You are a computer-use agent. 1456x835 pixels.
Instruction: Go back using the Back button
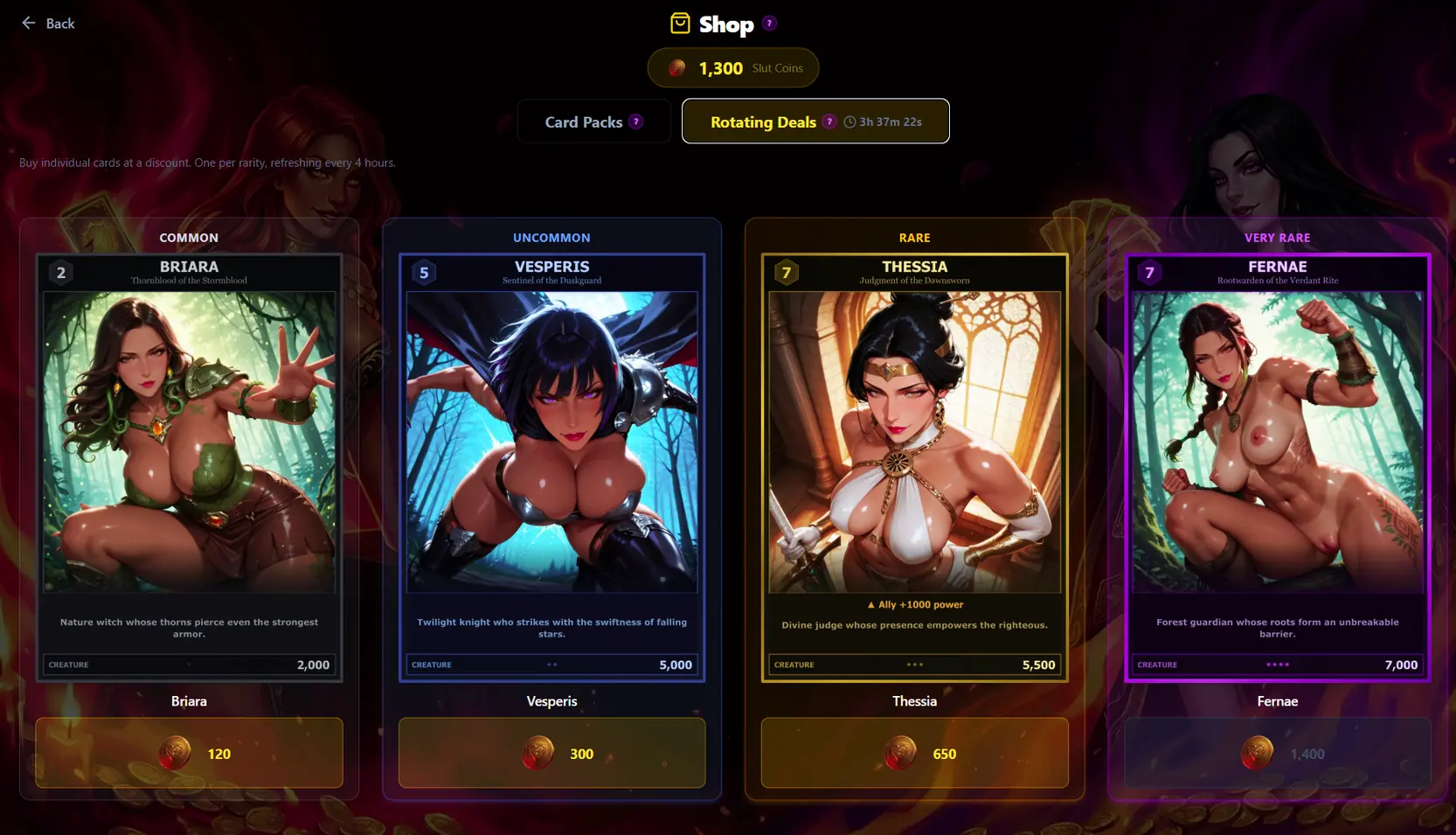[x=48, y=24]
